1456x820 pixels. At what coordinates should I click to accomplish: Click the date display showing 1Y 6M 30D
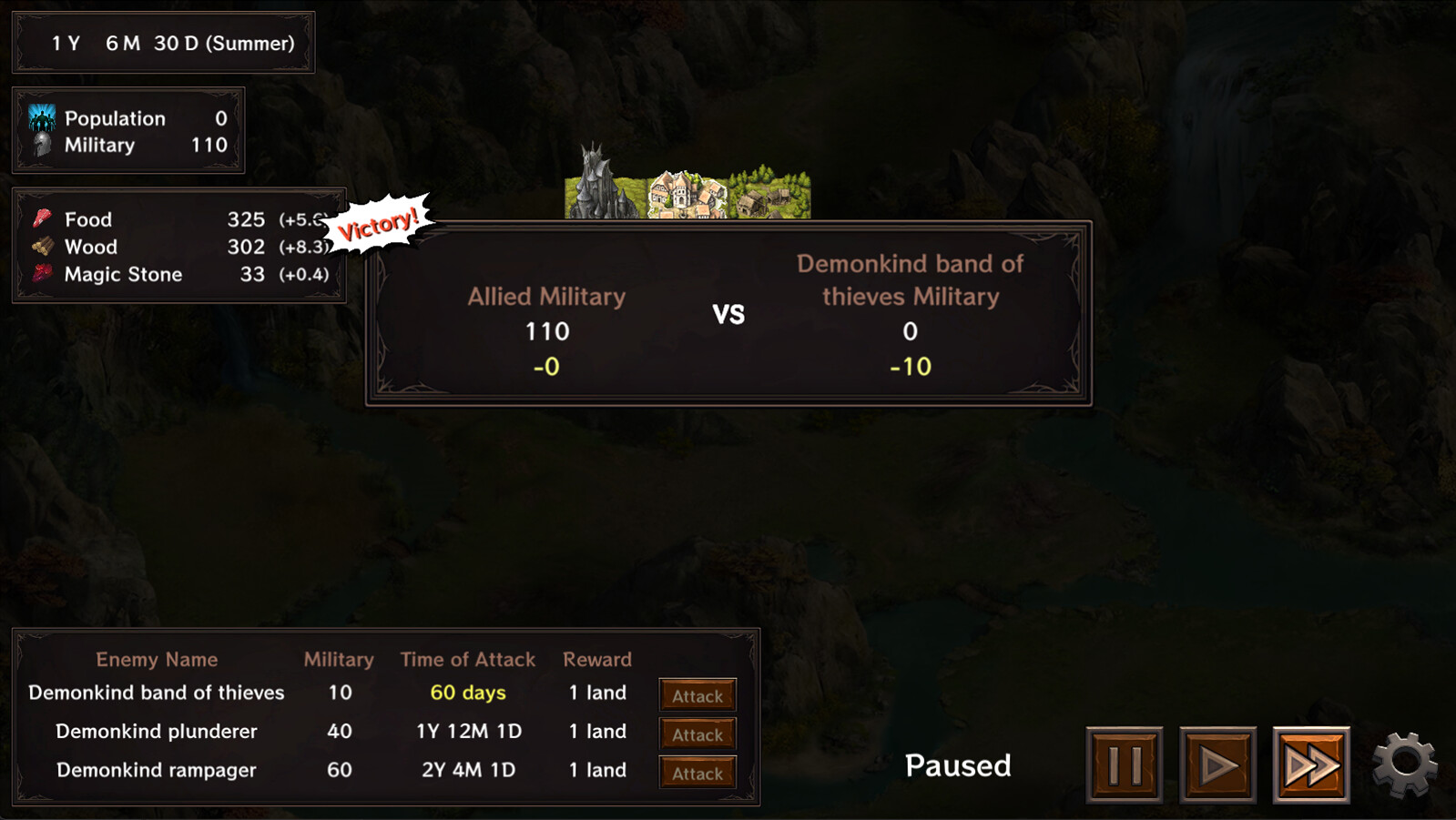tap(164, 43)
